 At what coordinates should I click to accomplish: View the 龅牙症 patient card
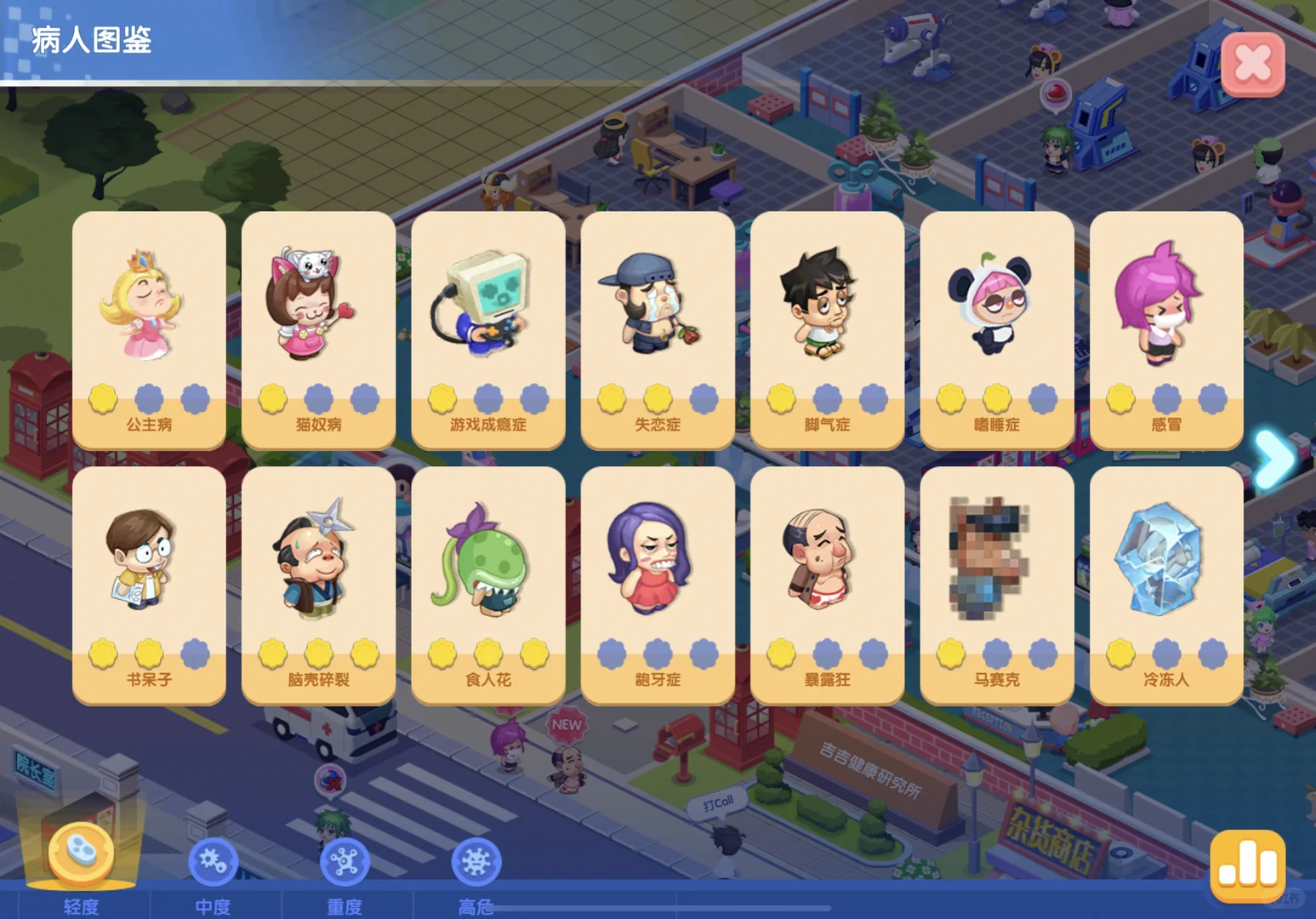pos(658,585)
